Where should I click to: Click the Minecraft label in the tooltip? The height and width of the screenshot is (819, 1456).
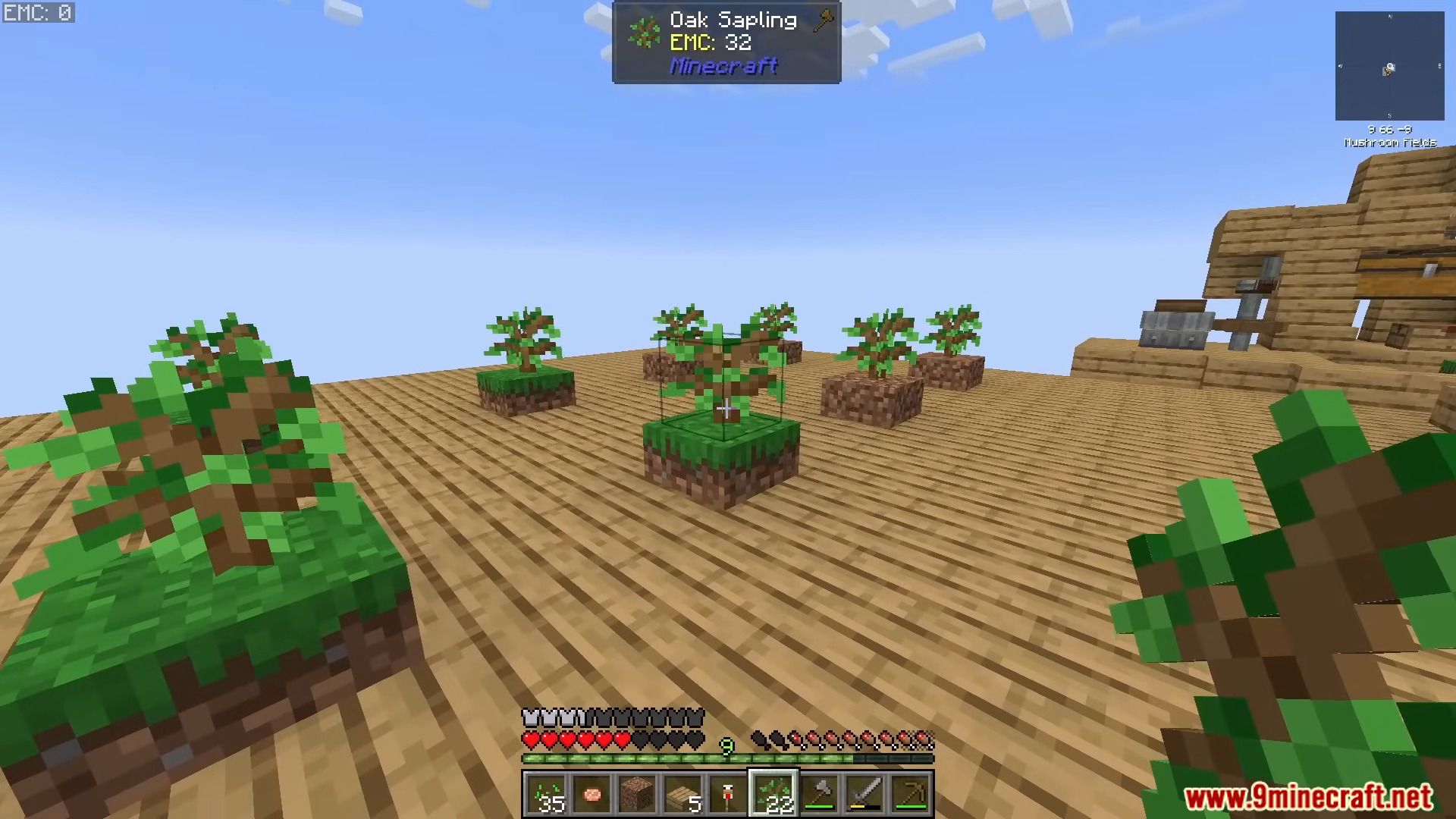(722, 67)
